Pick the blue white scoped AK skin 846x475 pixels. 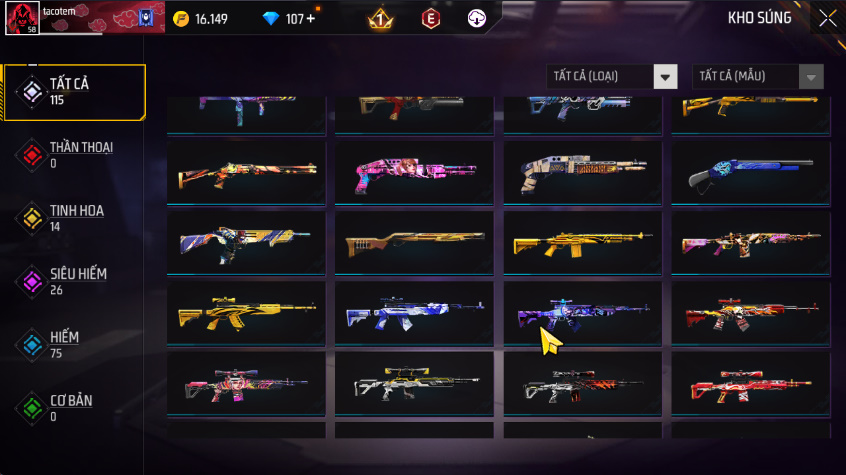coord(413,314)
